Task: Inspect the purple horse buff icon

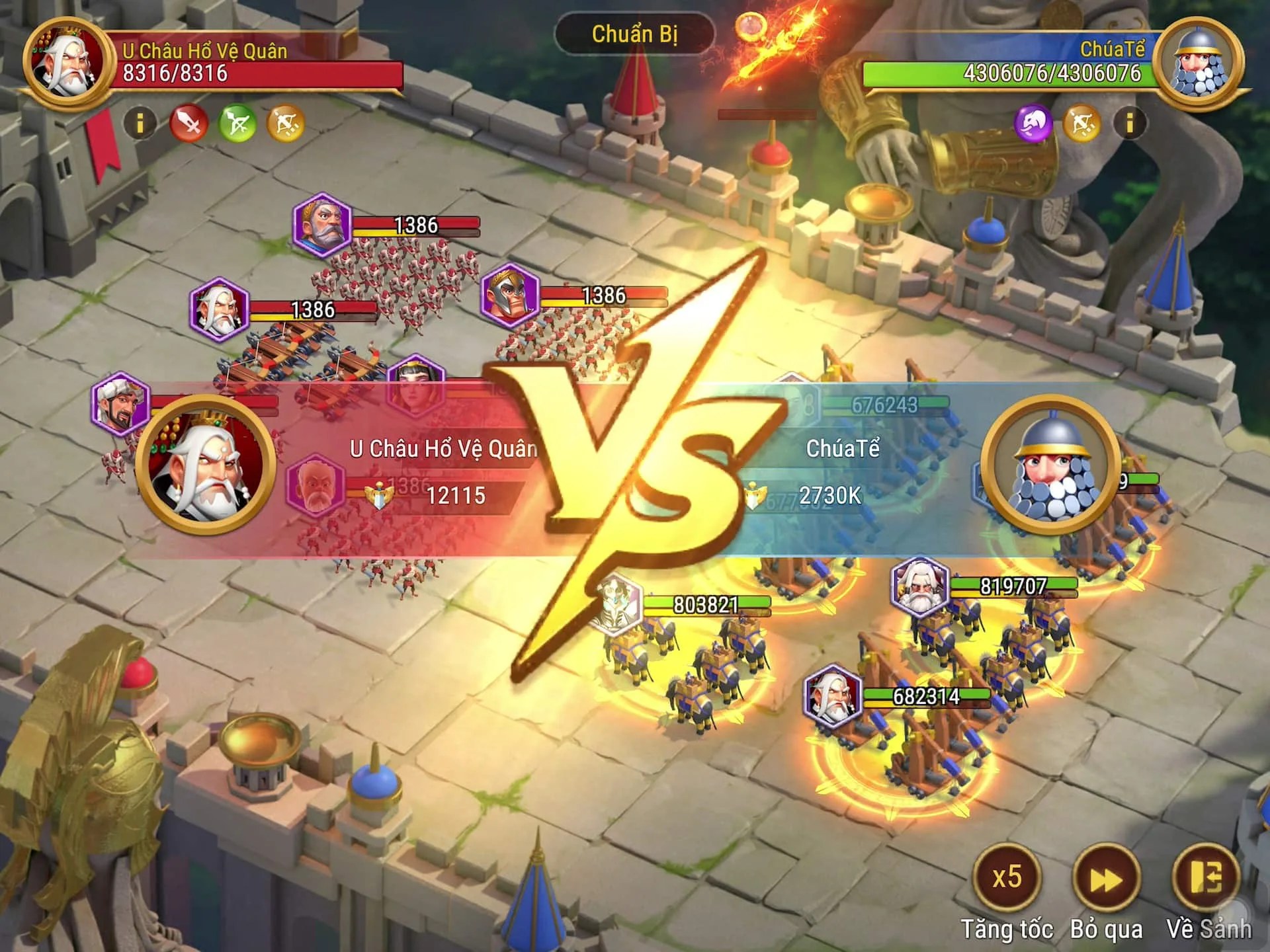Action: coord(1033,123)
